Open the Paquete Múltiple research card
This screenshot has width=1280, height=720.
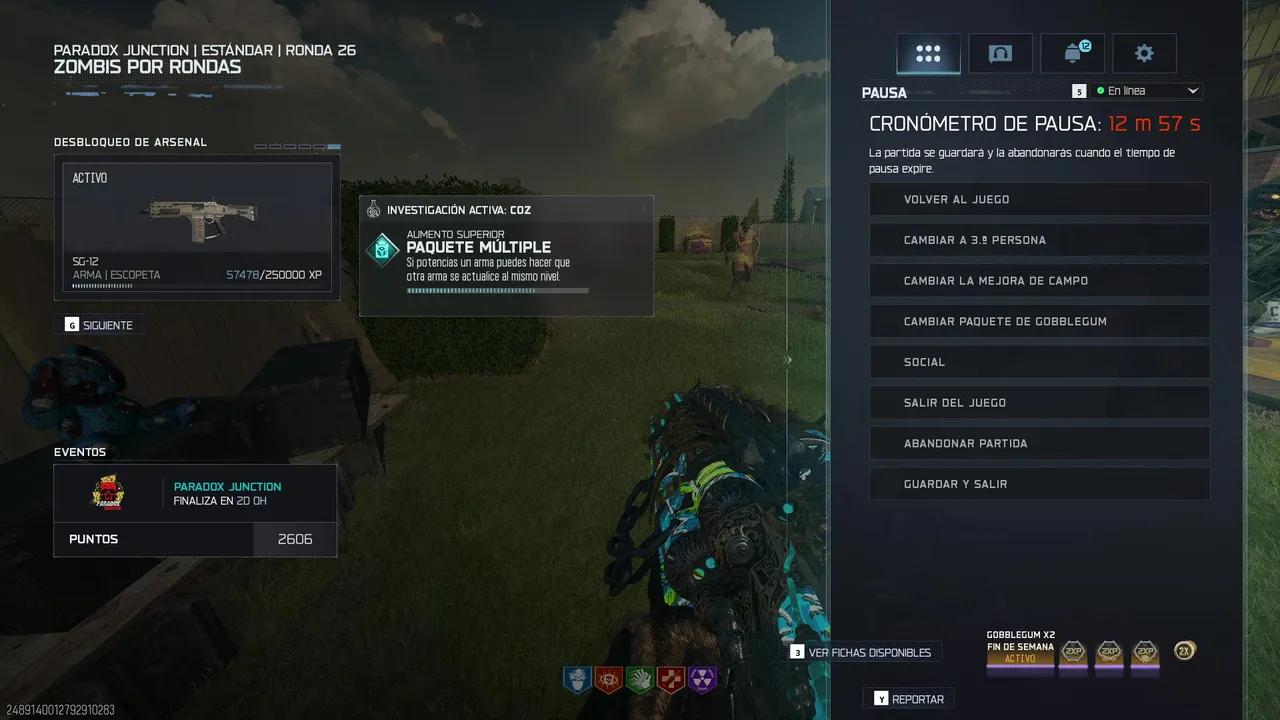pos(506,256)
